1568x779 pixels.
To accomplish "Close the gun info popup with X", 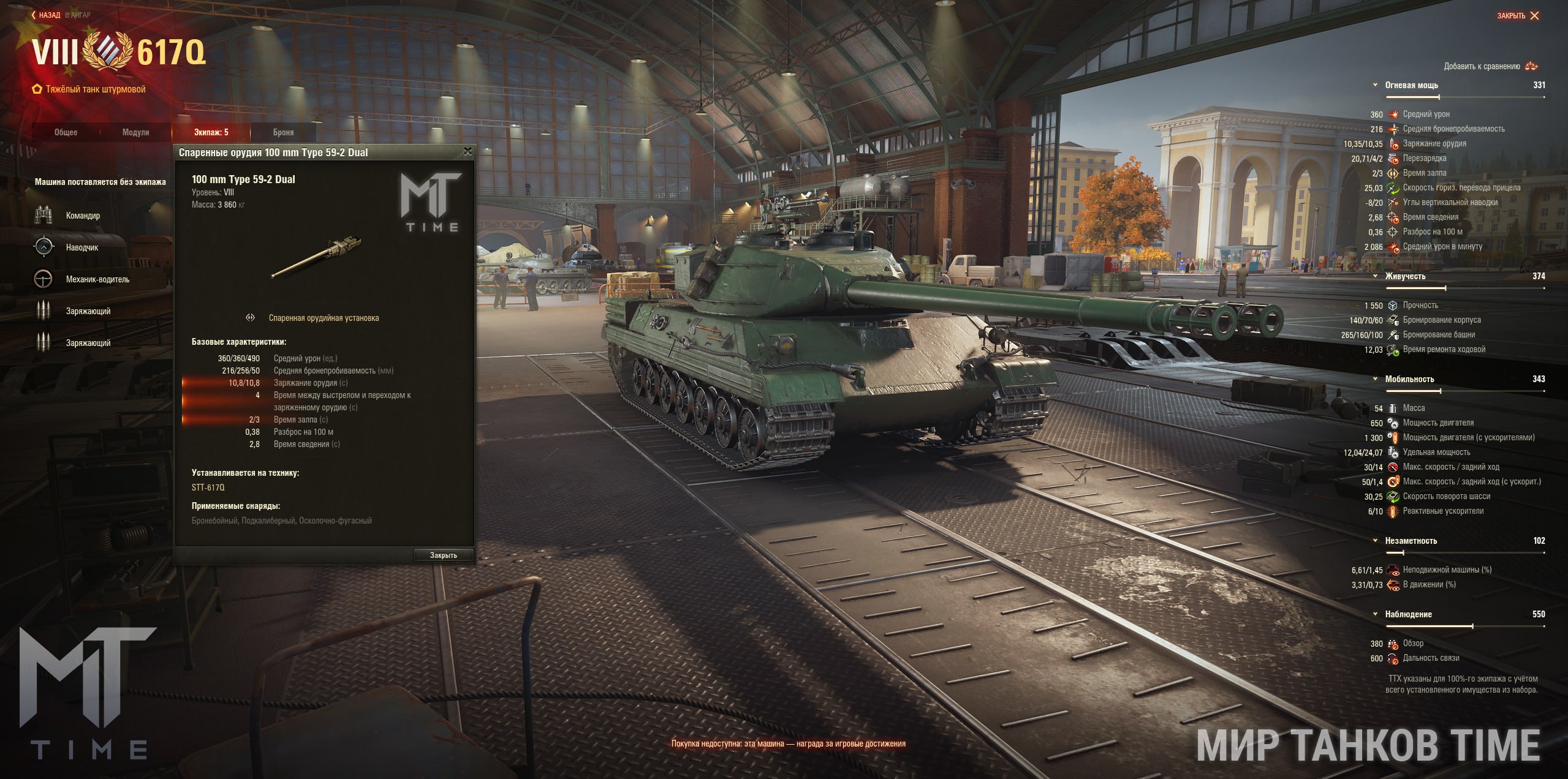I will click(468, 151).
